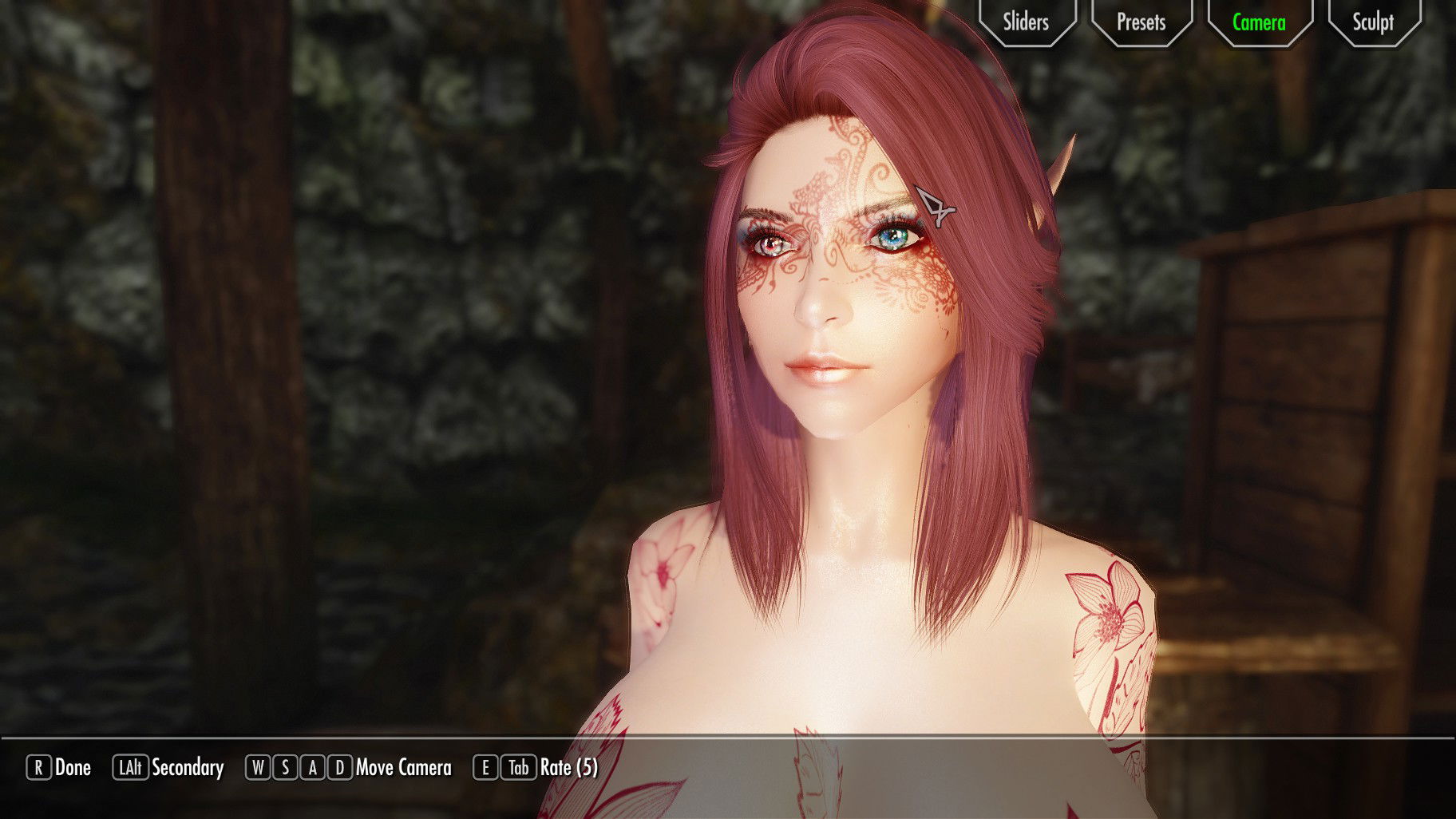This screenshot has height=819, width=1456.
Task: Switch to the Sliders tab
Action: pos(1026,22)
